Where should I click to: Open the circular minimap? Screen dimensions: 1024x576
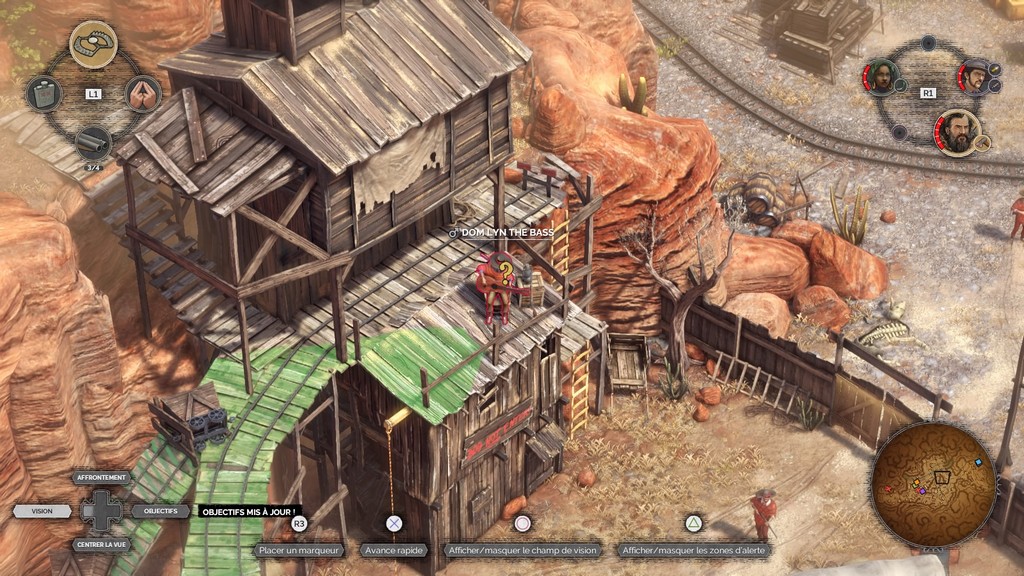pos(933,481)
